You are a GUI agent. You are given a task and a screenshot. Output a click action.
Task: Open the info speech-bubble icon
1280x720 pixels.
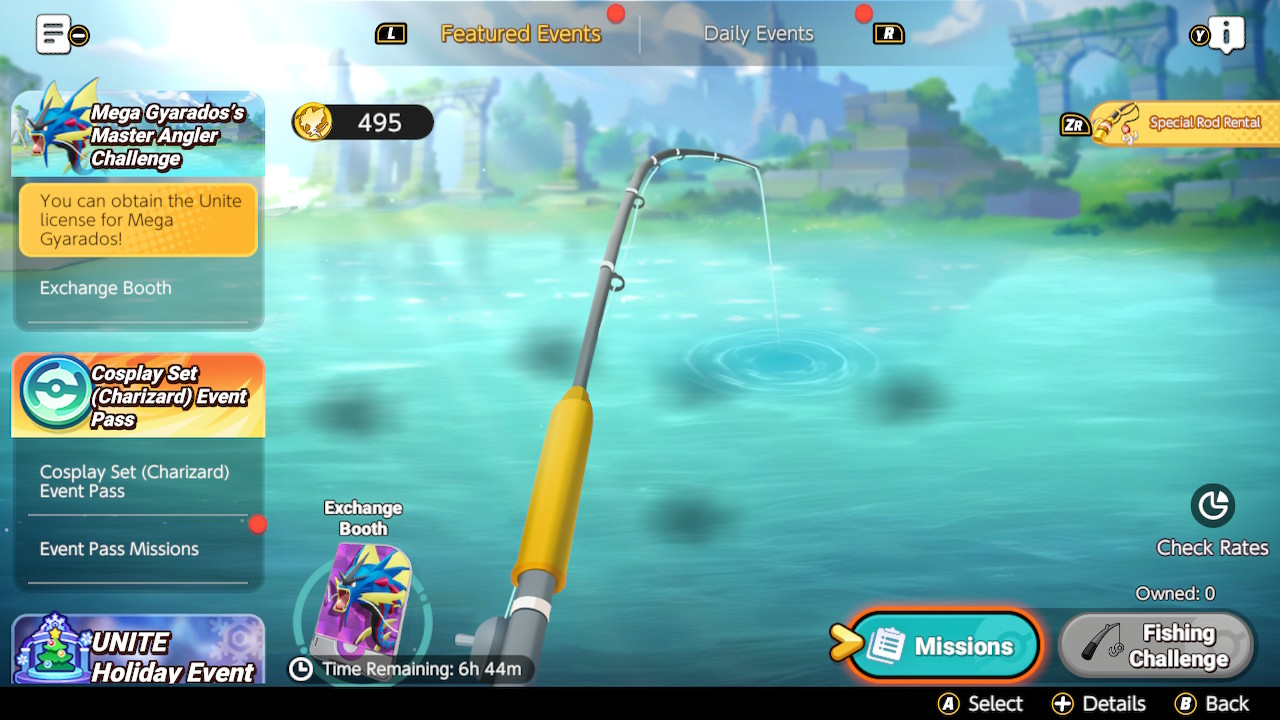click(x=1226, y=34)
